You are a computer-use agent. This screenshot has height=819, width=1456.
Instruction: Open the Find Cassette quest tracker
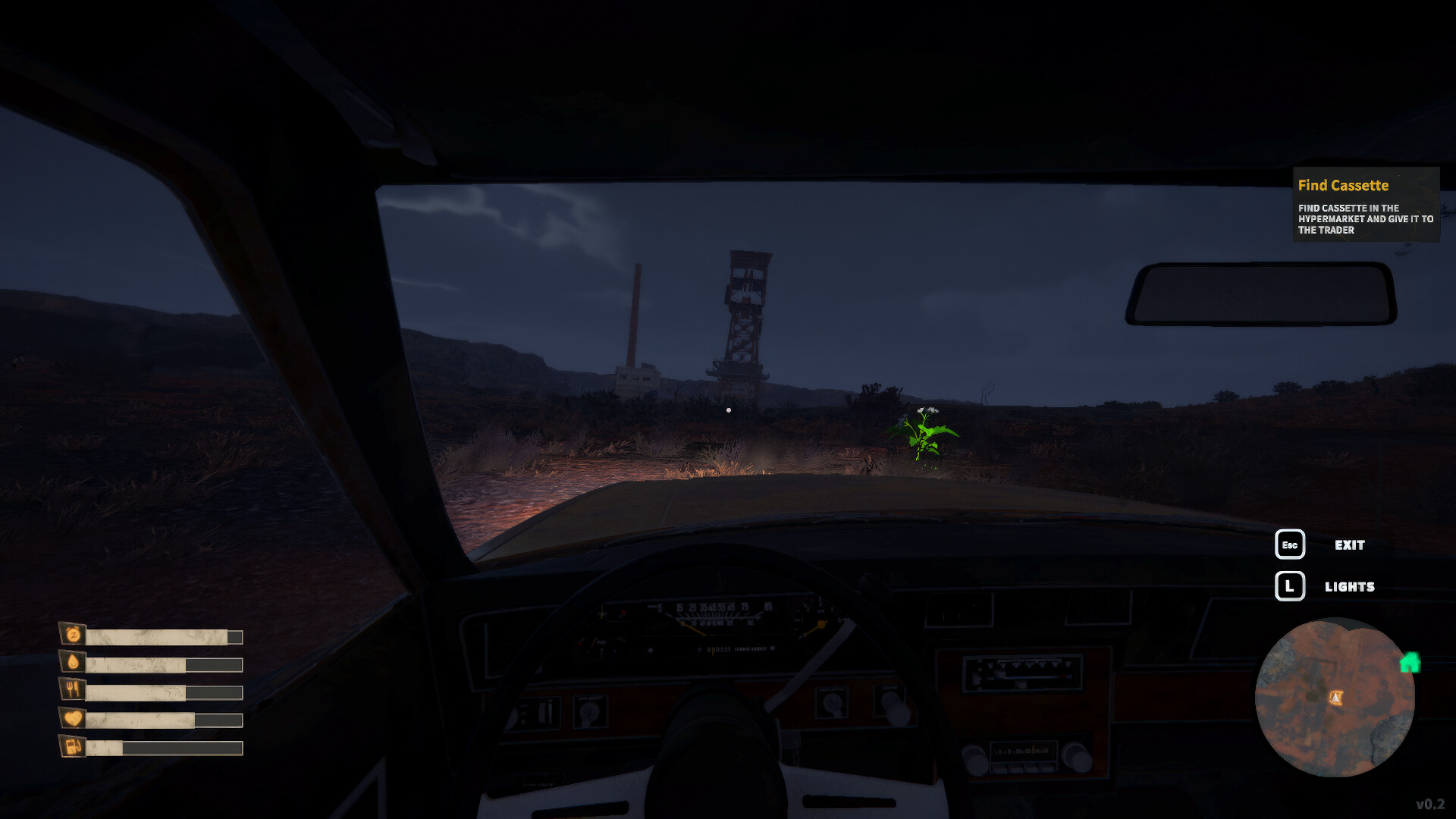coord(1365,205)
